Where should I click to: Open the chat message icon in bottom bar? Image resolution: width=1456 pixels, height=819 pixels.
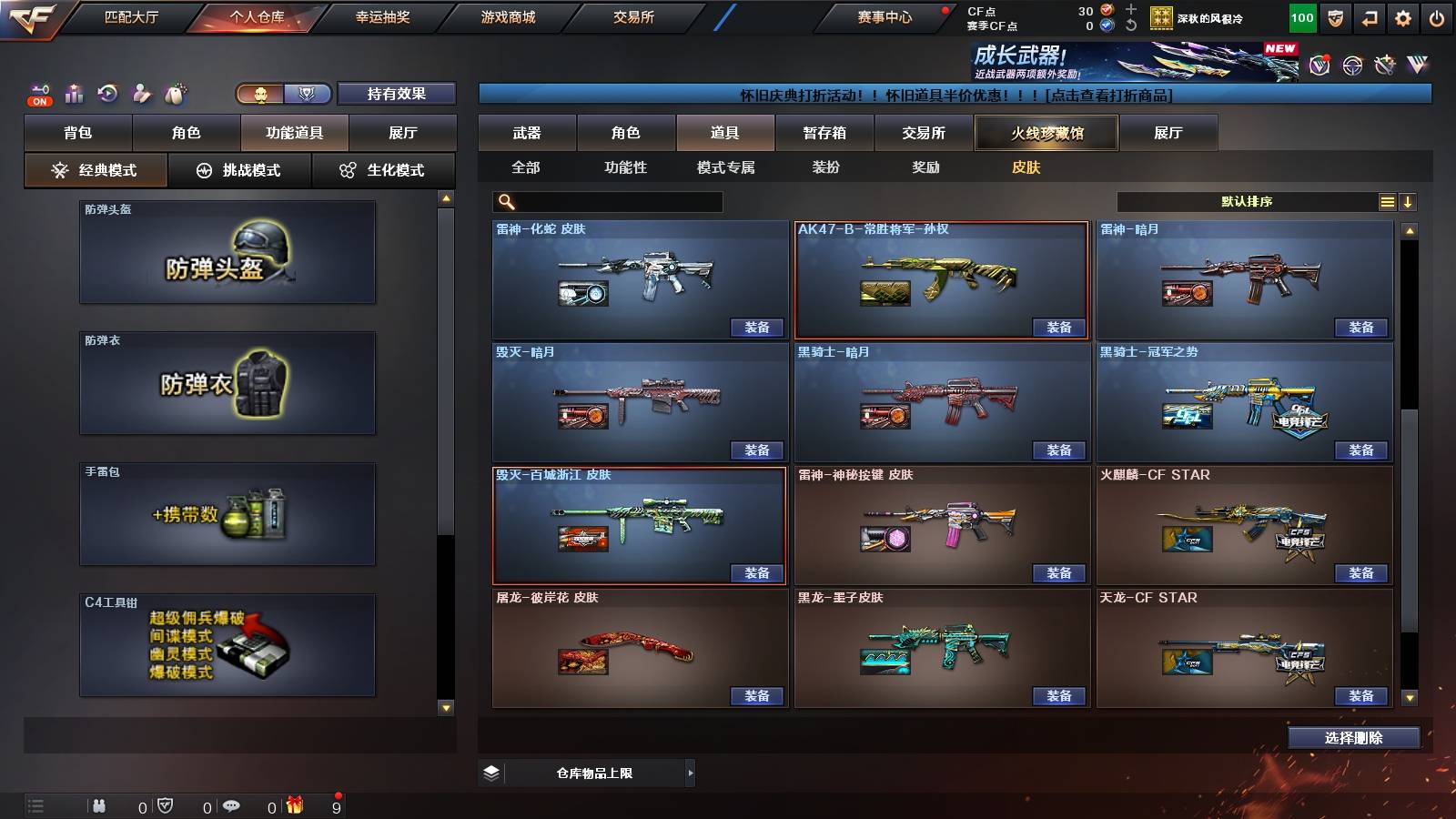click(230, 805)
